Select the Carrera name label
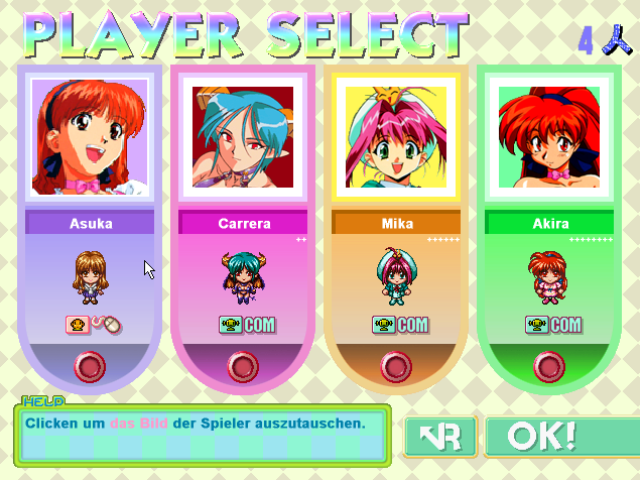This screenshot has height=480, width=640. [x=243, y=223]
